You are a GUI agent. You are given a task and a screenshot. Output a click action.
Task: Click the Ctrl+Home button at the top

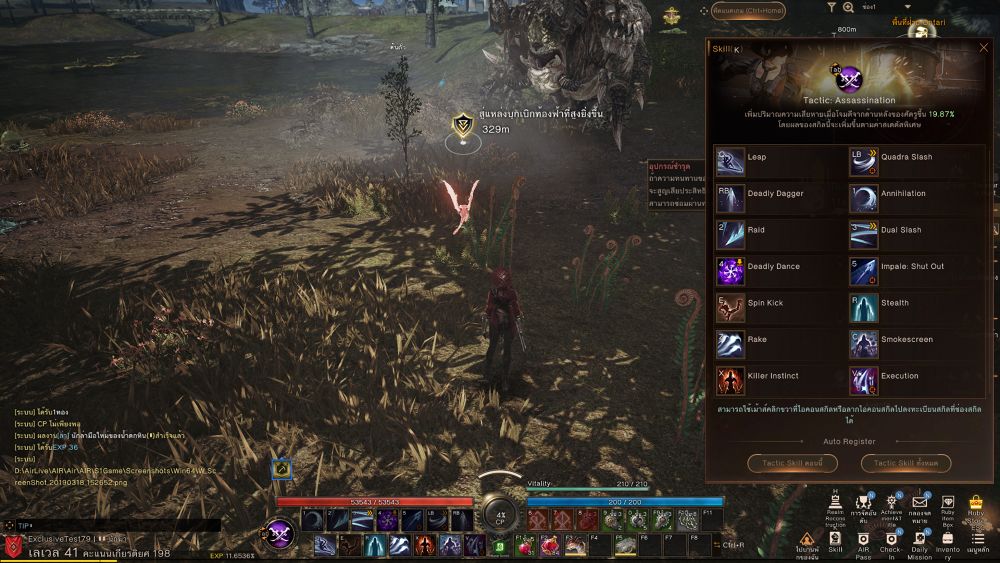coord(747,12)
